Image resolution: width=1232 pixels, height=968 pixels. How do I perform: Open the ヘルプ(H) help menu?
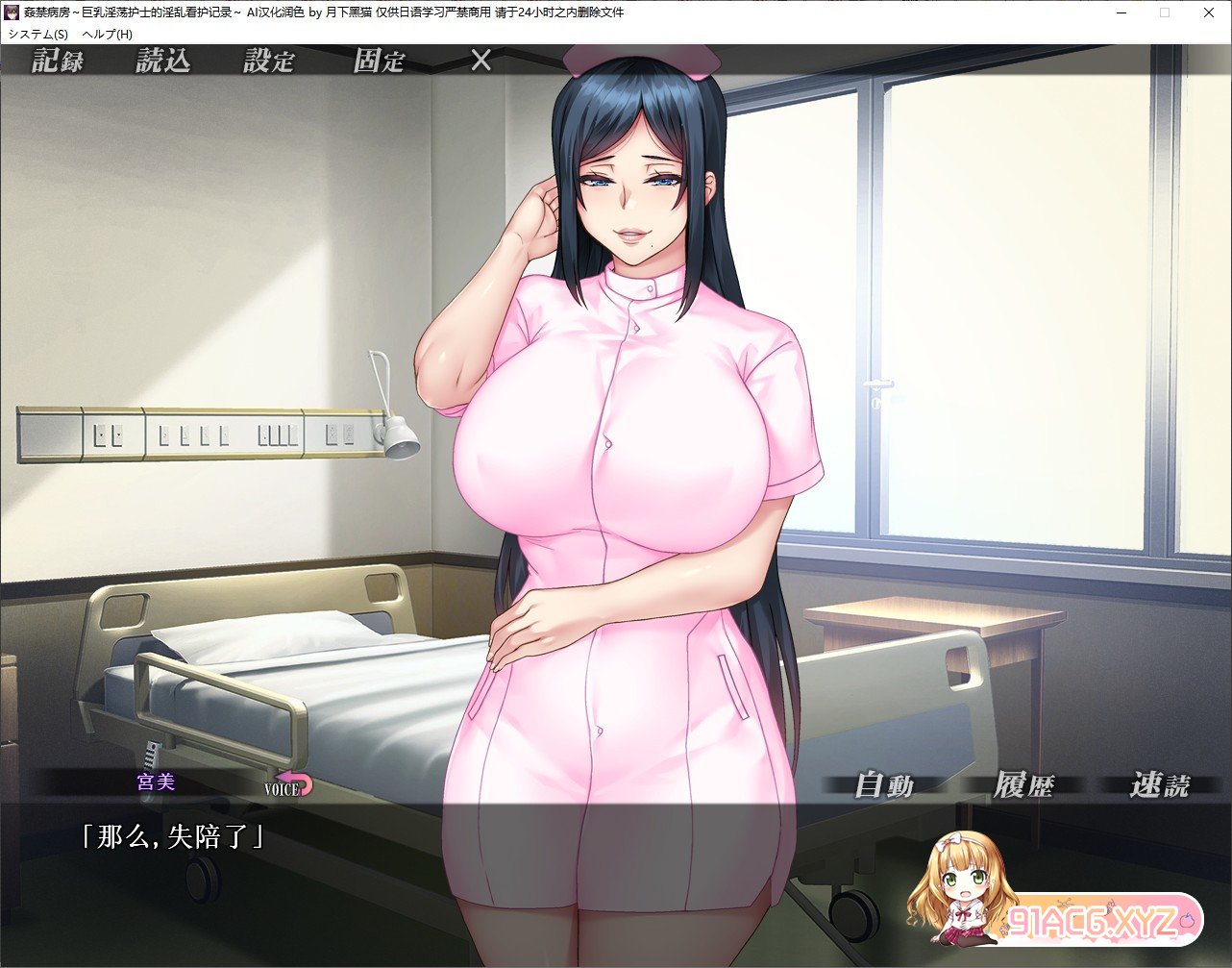coord(108,34)
